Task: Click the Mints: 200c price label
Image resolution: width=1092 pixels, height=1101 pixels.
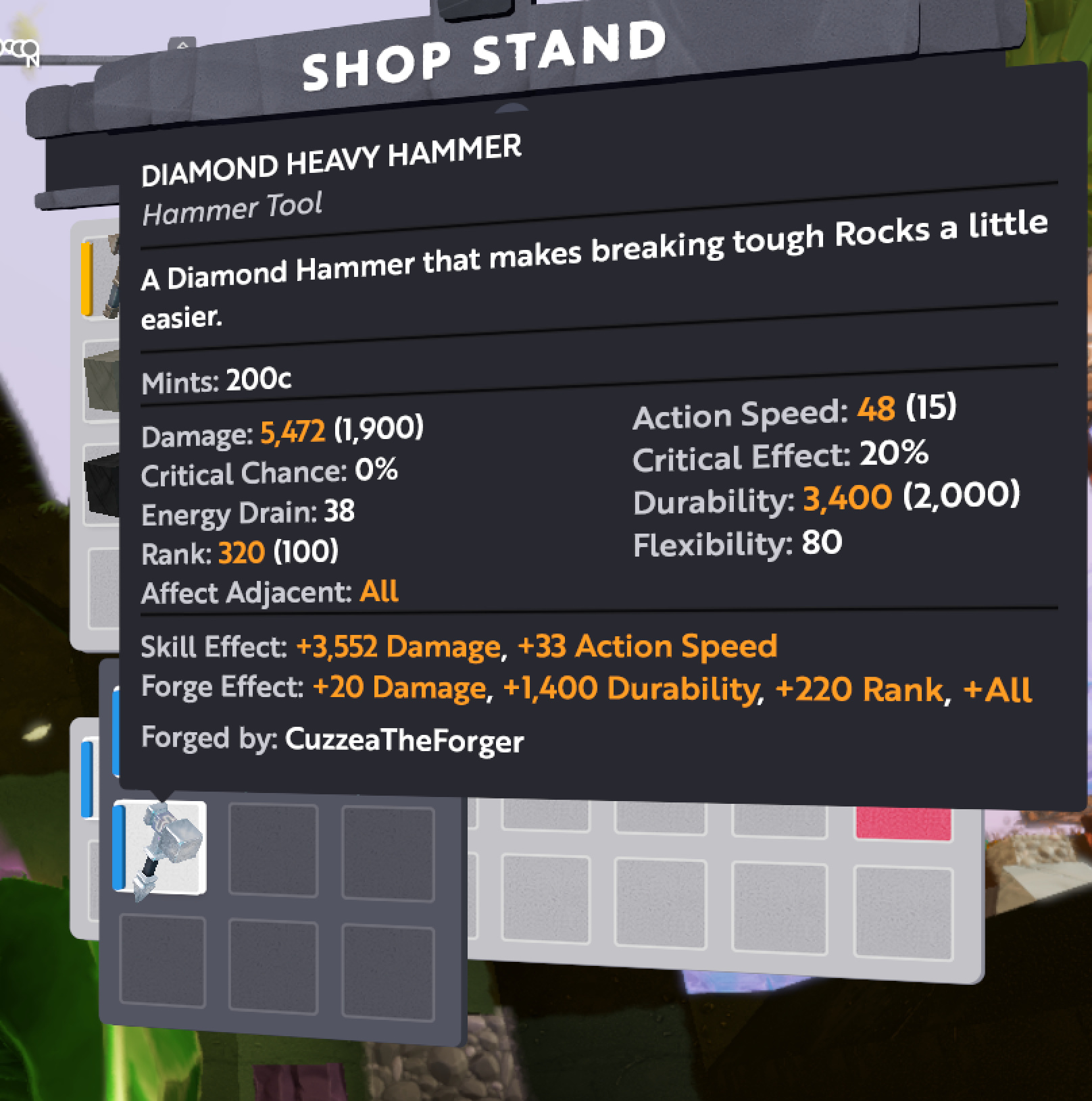Action: [x=215, y=379]
